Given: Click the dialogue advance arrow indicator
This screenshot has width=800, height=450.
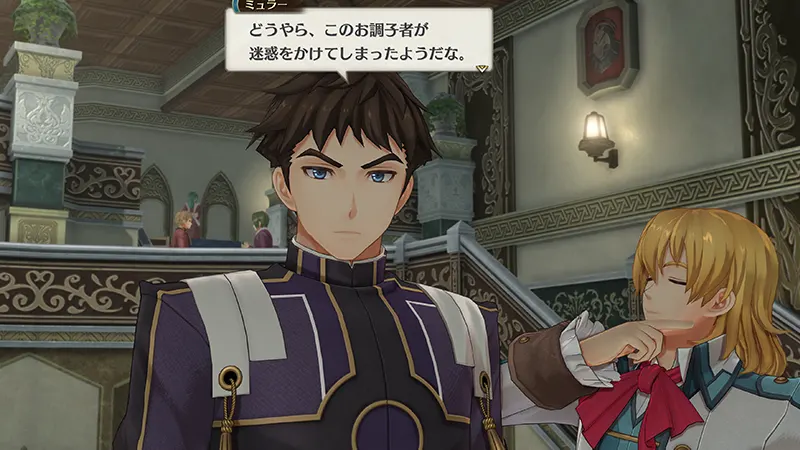Looking at the screenshot, I should click(x=483, y=68).
